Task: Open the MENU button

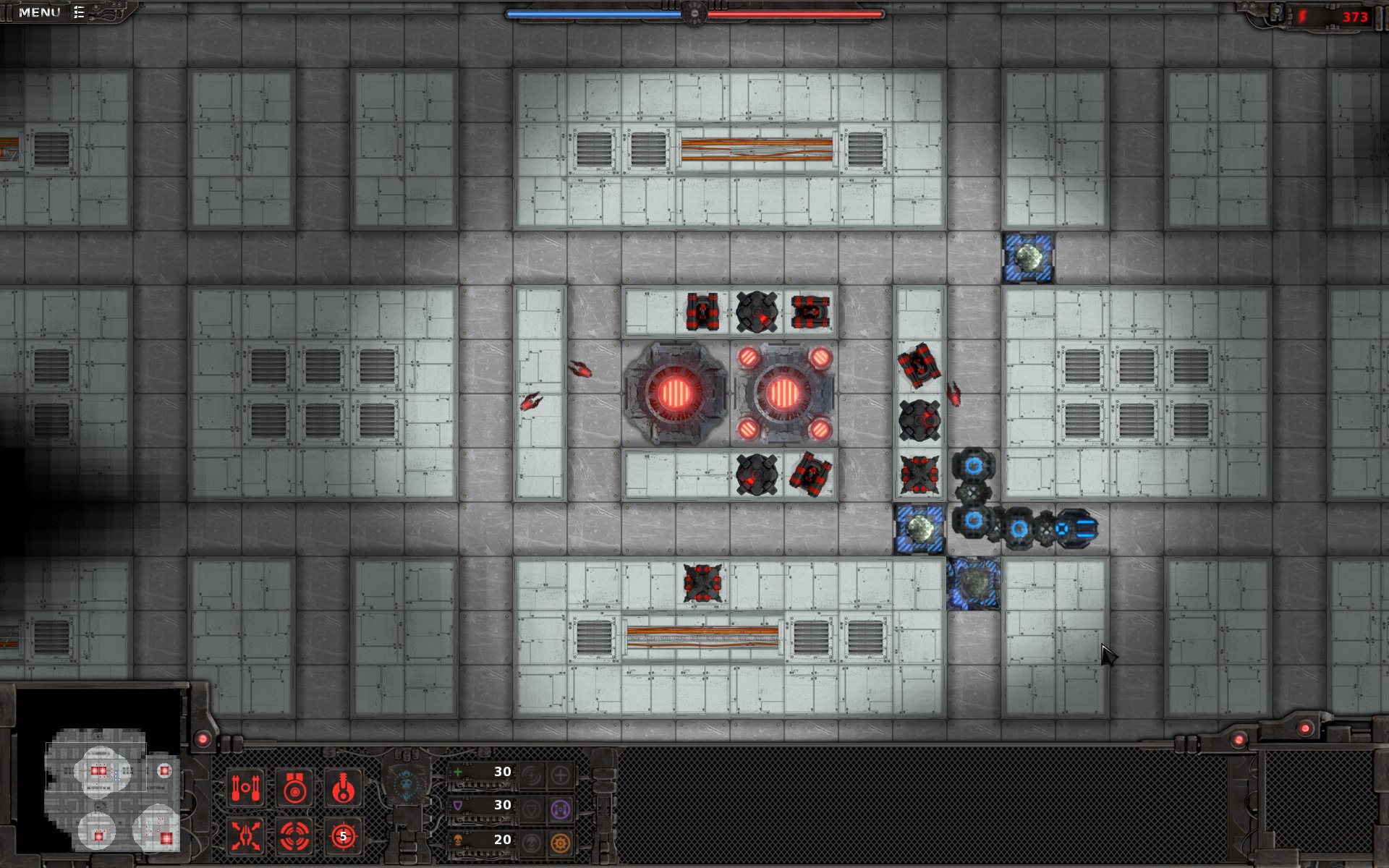Action: click(x=41, y=12)
